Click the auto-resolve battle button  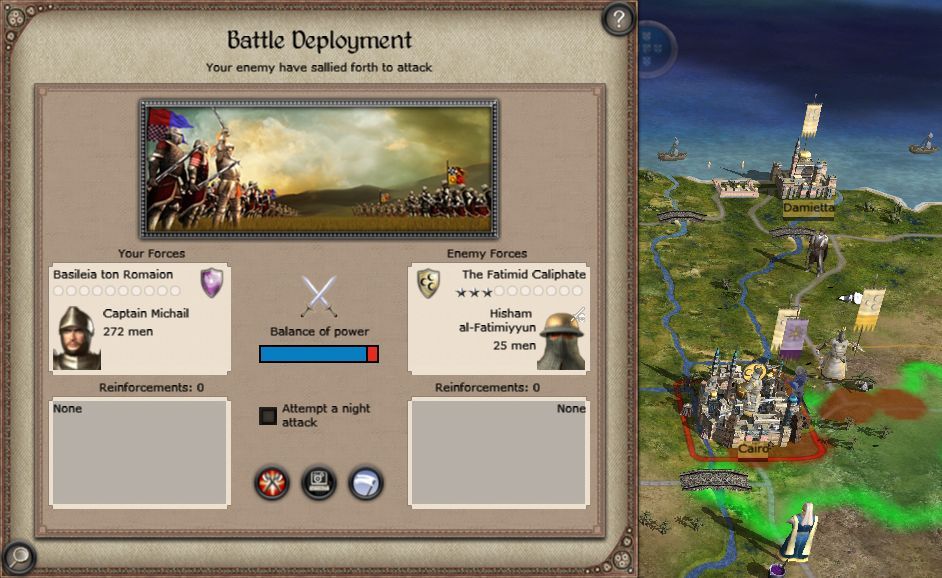[318, 483]
